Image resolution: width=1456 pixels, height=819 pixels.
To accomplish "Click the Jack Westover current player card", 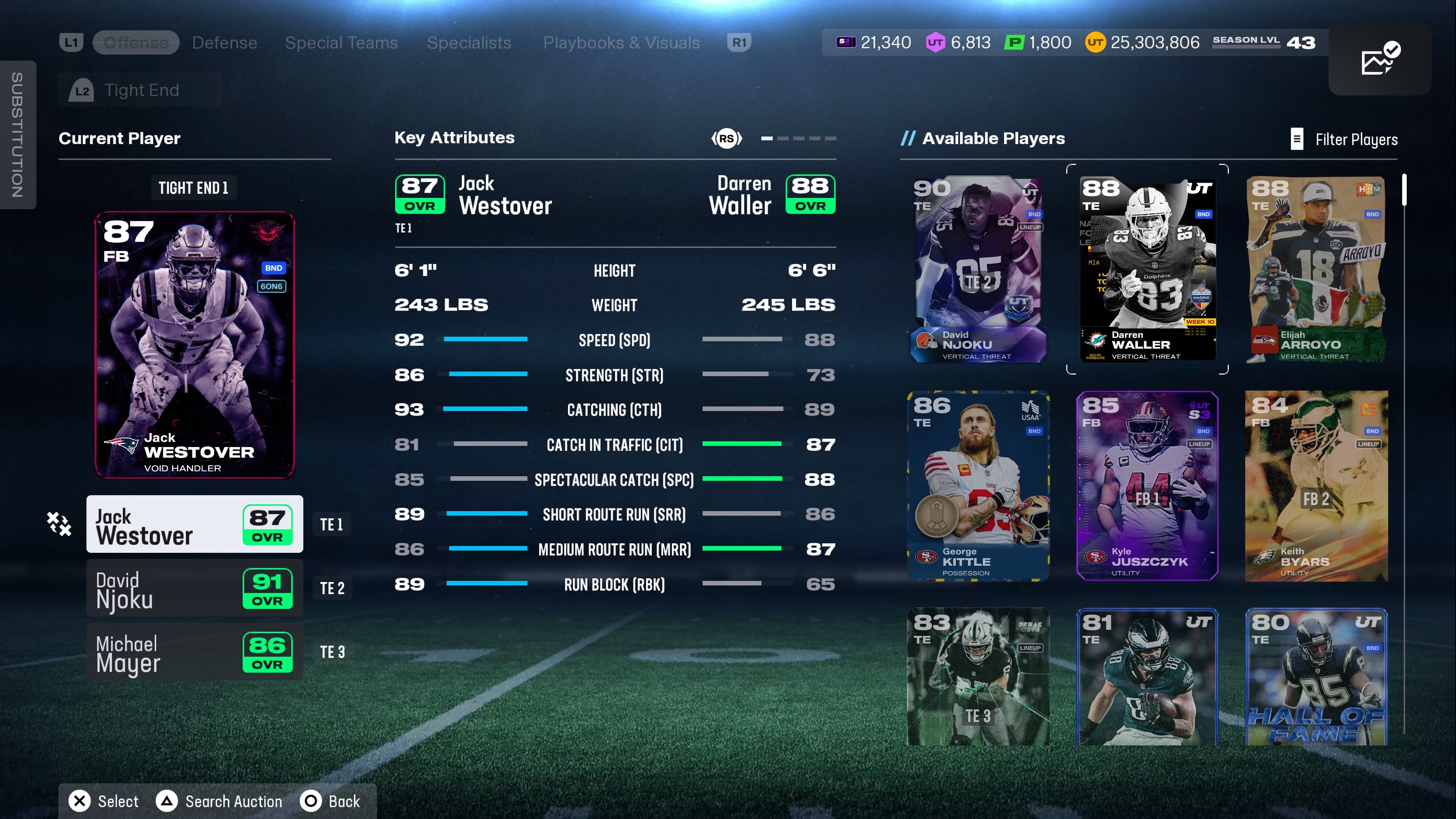I will point(195,345).
